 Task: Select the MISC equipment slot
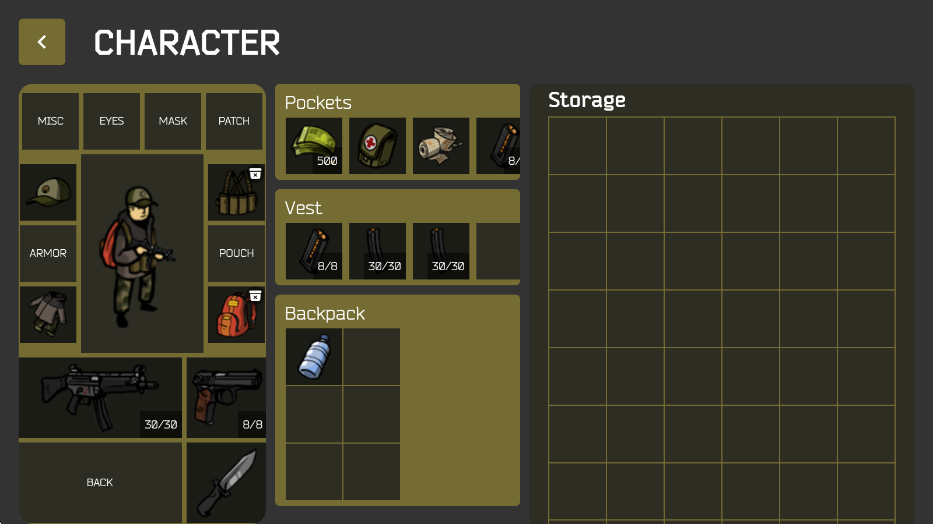pos(50,121)
